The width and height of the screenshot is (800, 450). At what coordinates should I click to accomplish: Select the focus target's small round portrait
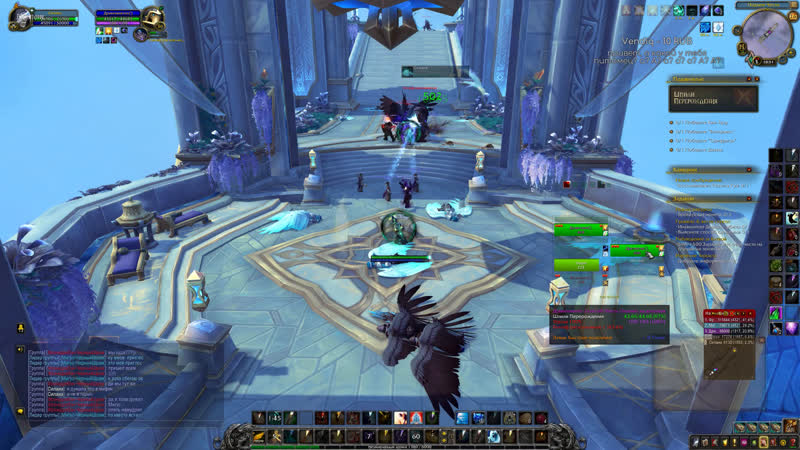click(142, 35)
